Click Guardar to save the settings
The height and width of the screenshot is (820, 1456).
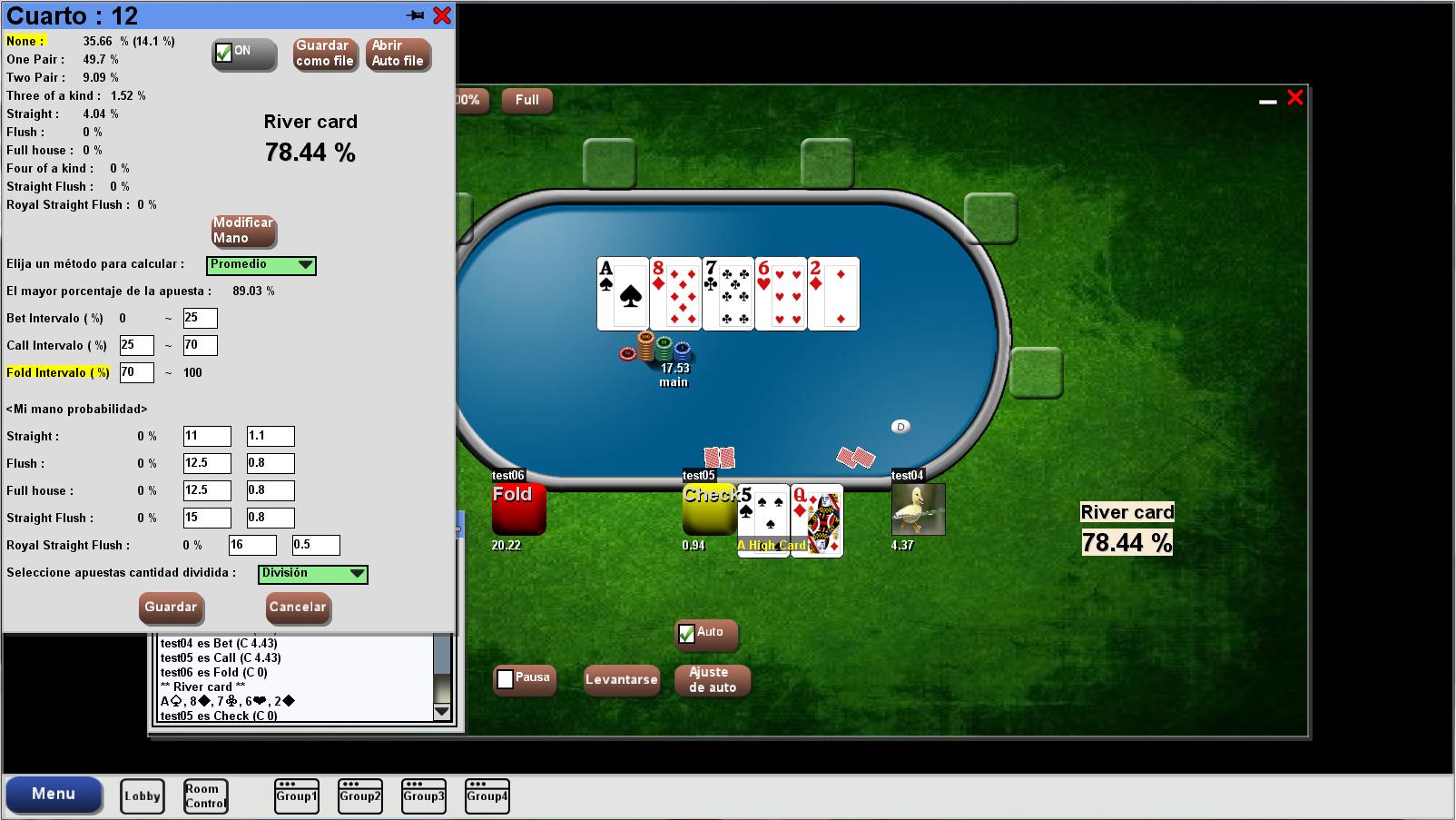point(171,608)
